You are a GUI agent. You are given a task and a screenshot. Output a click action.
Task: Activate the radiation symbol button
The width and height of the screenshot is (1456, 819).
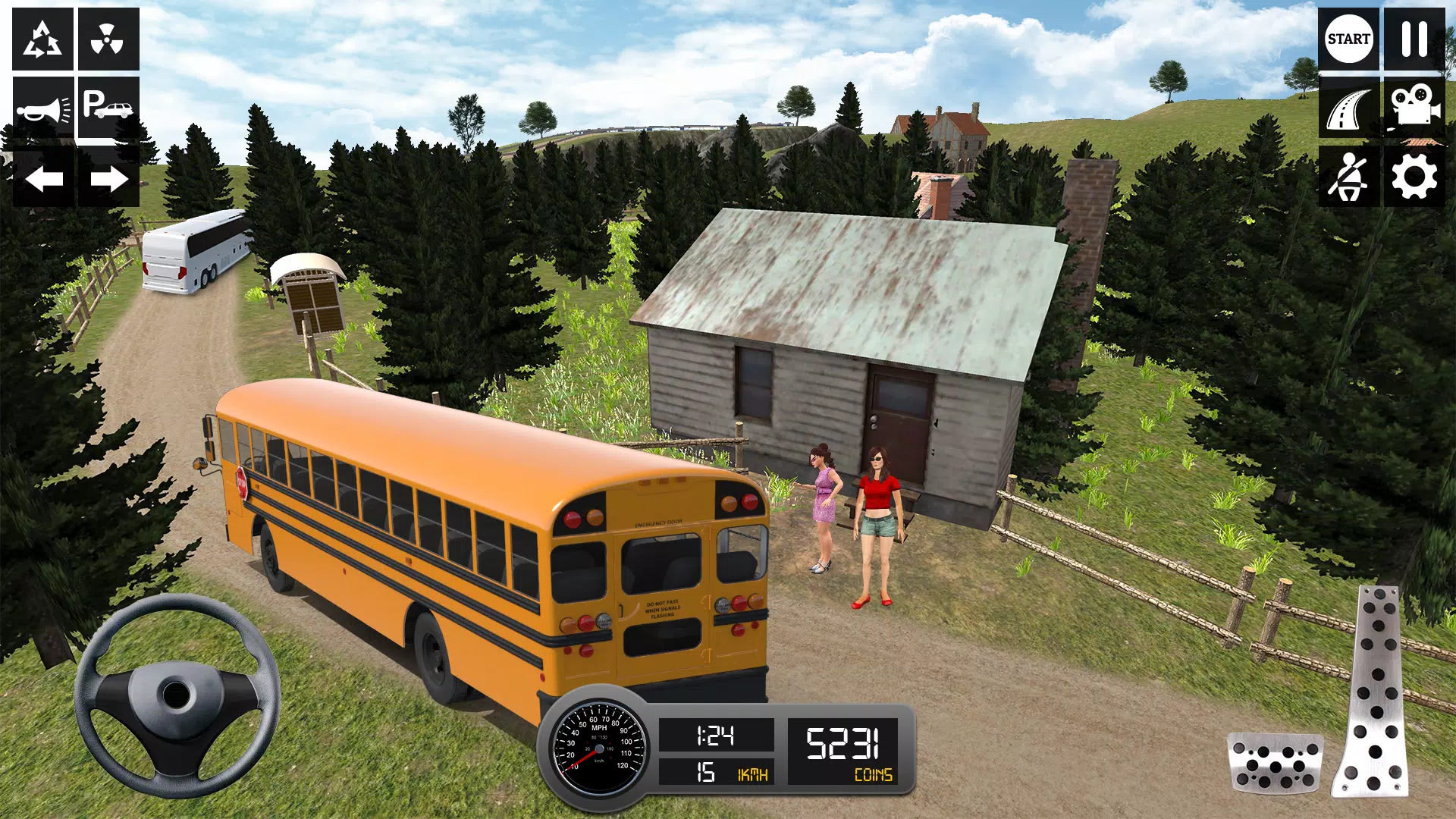click(x=108, y=39)
